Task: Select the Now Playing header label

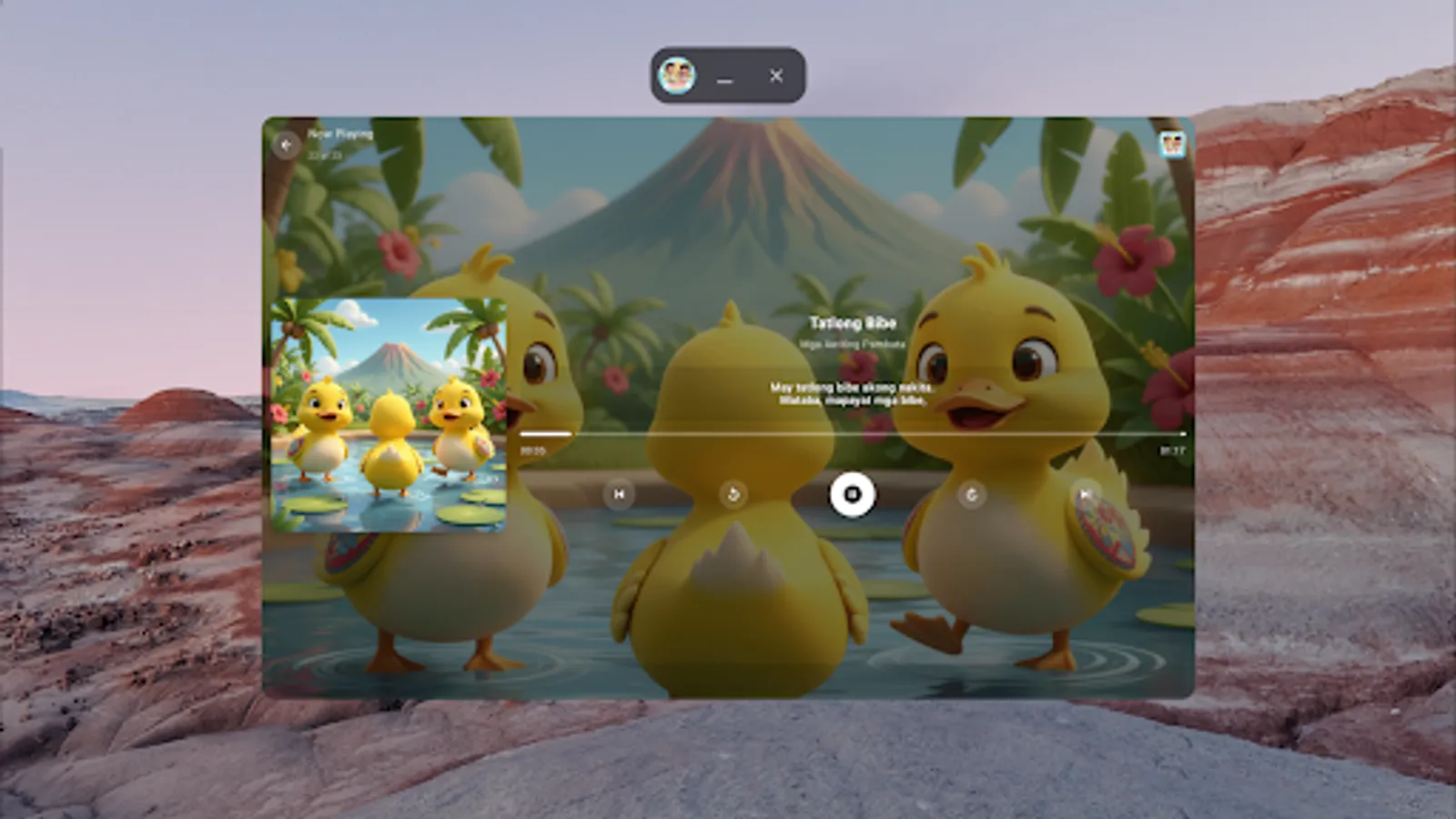Action: pos(340,133)
